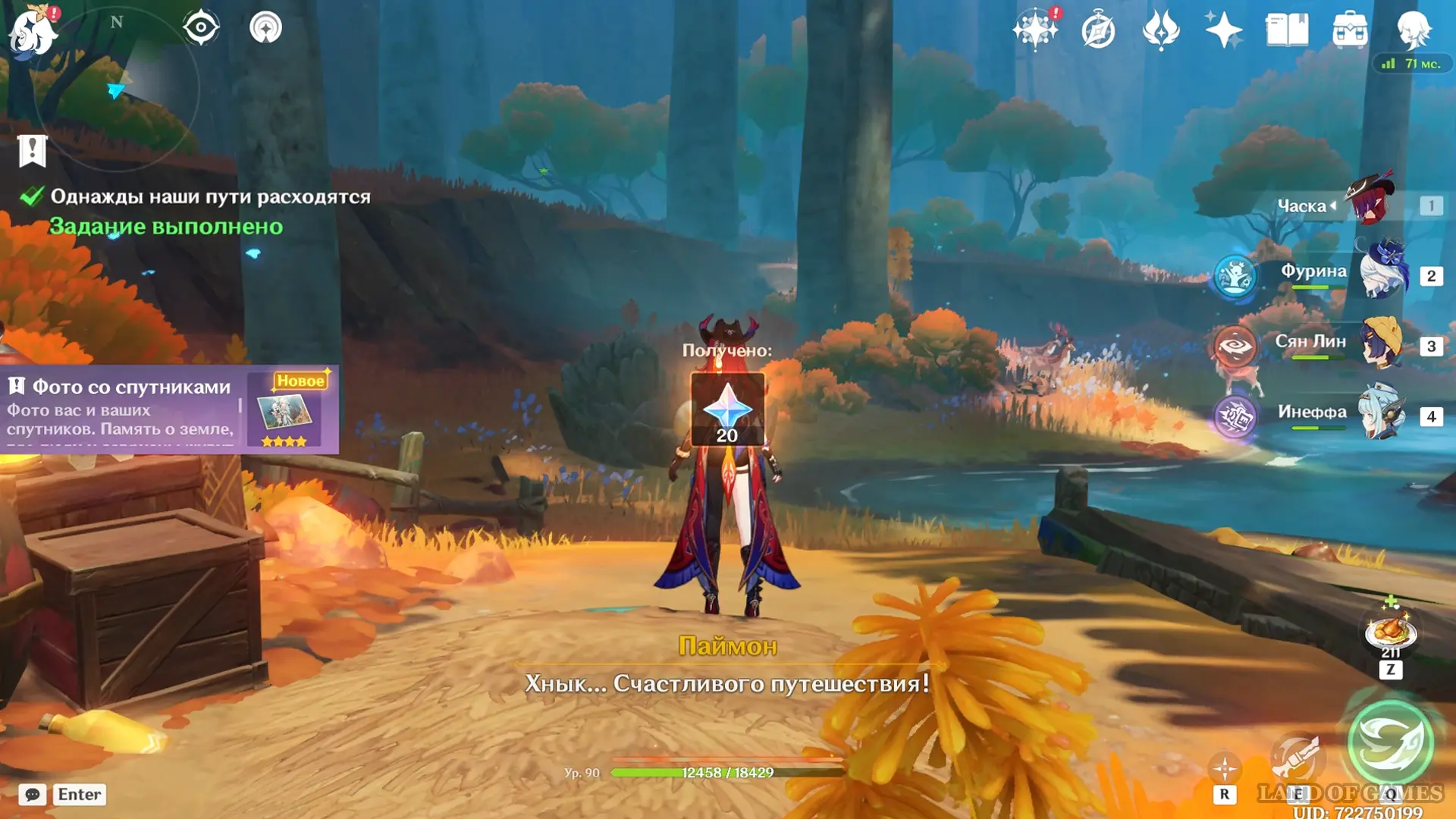Open the adventurer handbook book icon

1287,30
